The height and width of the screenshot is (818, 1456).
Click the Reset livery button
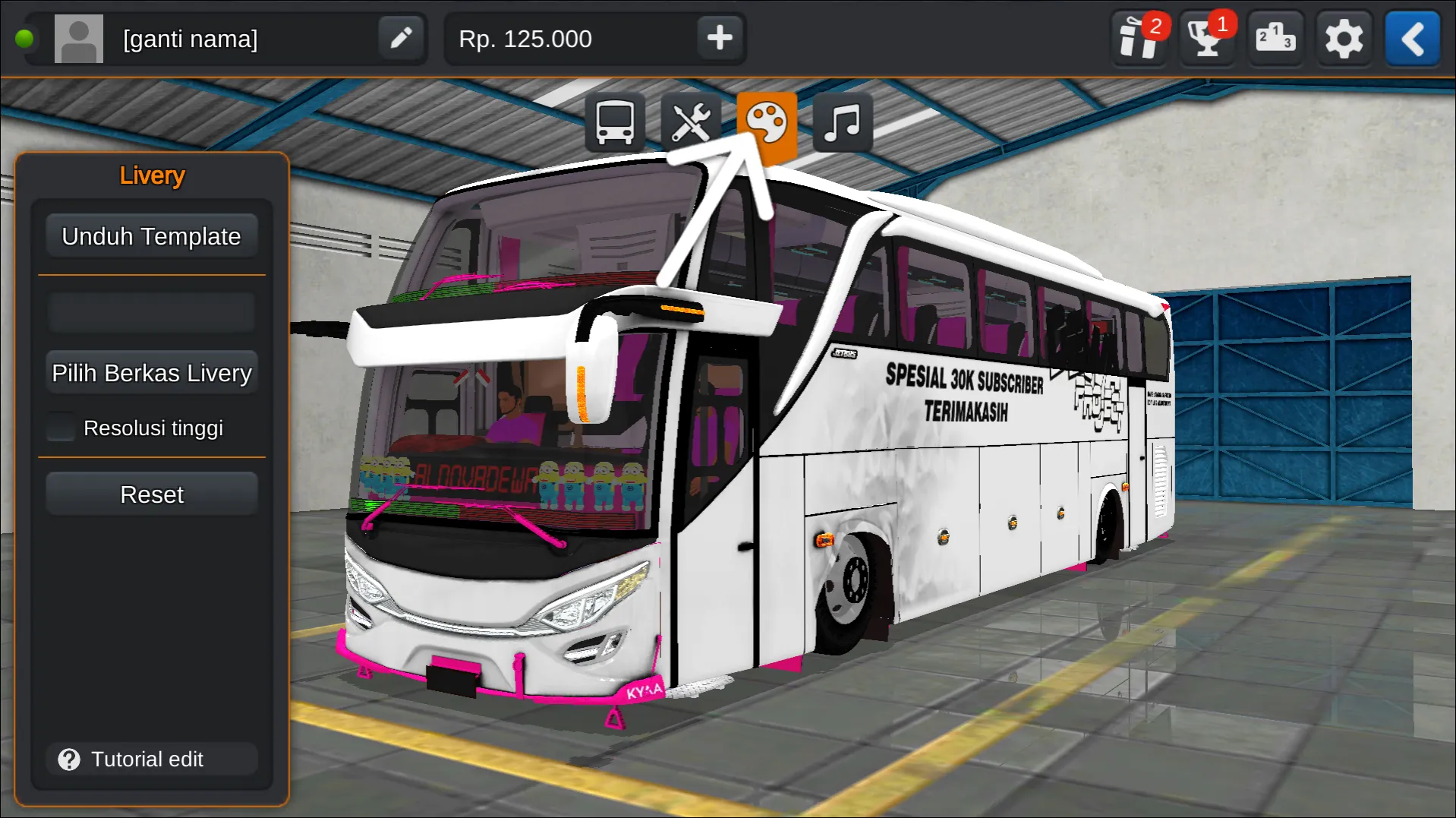[151, 494]
